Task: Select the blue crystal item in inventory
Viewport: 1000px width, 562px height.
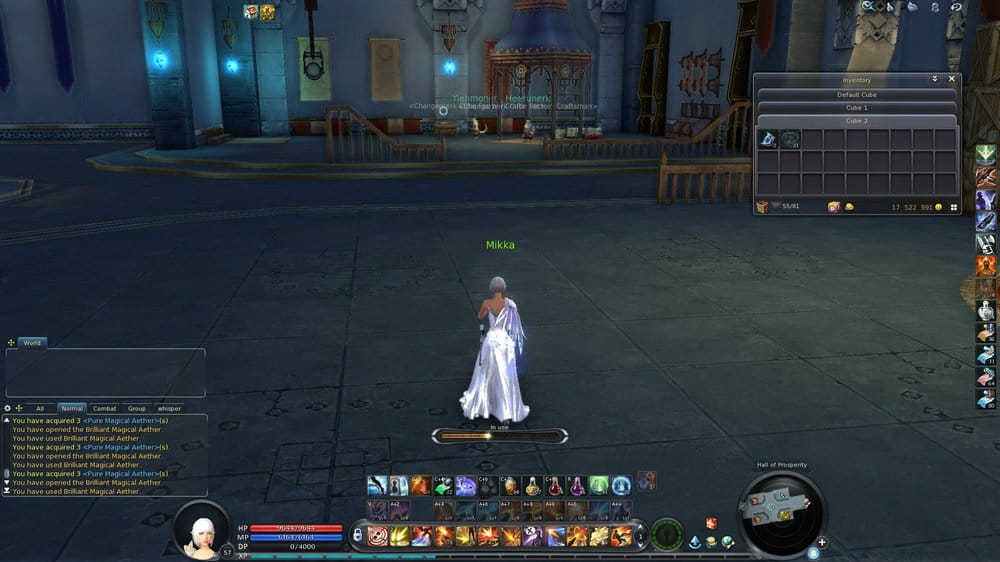Action: tap(767, 139)
